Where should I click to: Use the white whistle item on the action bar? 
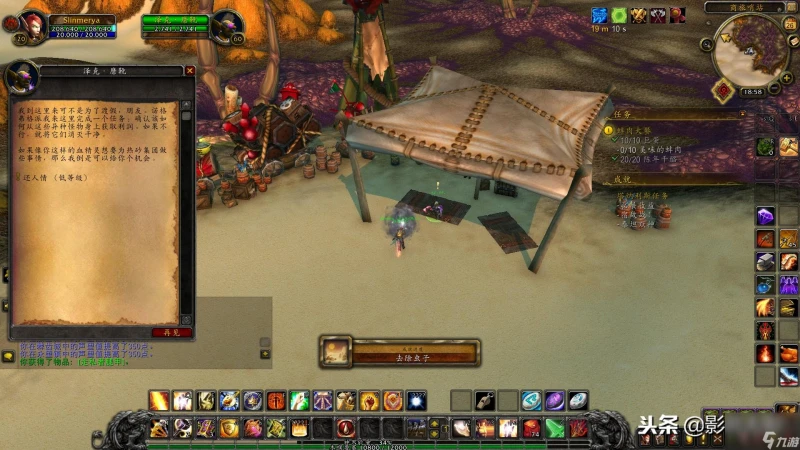pyautogui.click(x=485, y=401)
